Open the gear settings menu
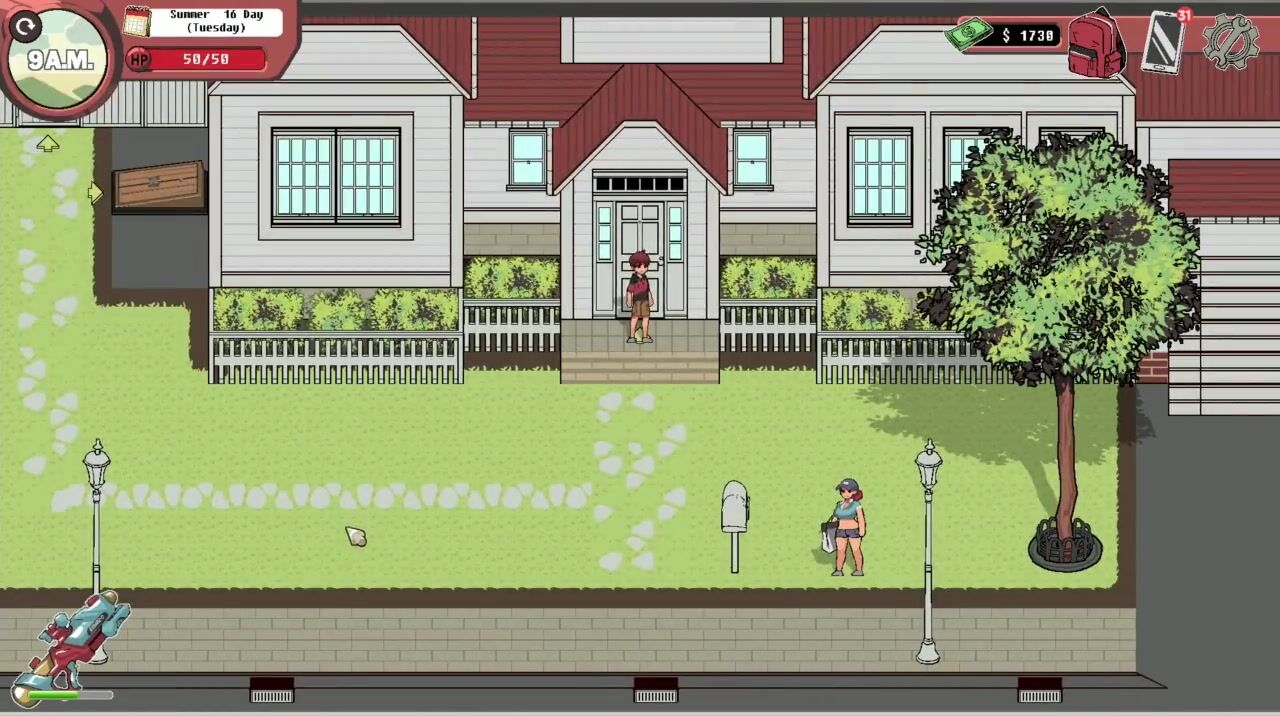1280x716 pixels. (1229, 41)
